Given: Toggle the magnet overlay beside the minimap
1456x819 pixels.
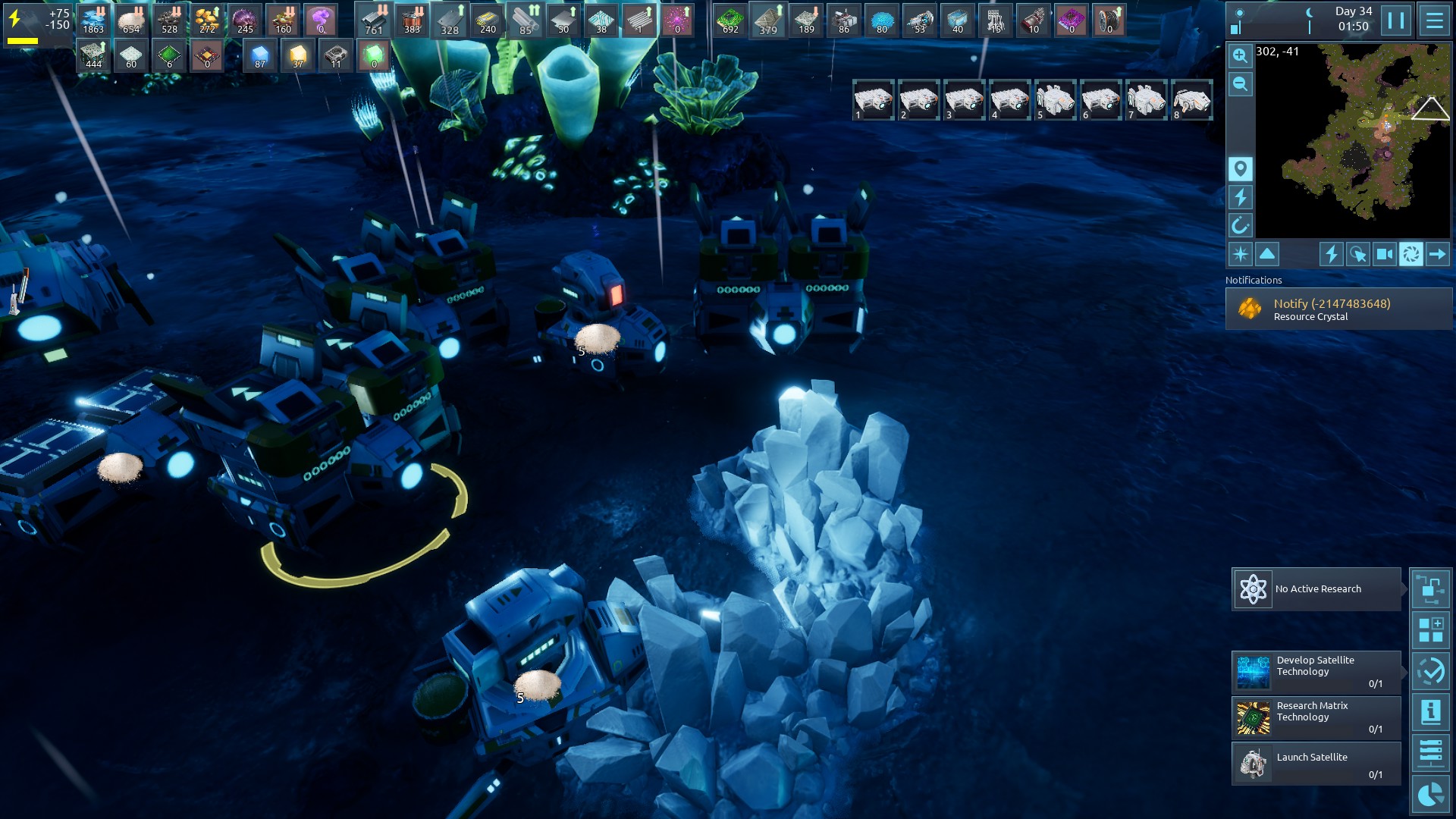Looking at the screenshot, I should pyautogui.click(x=1240, y=225).
